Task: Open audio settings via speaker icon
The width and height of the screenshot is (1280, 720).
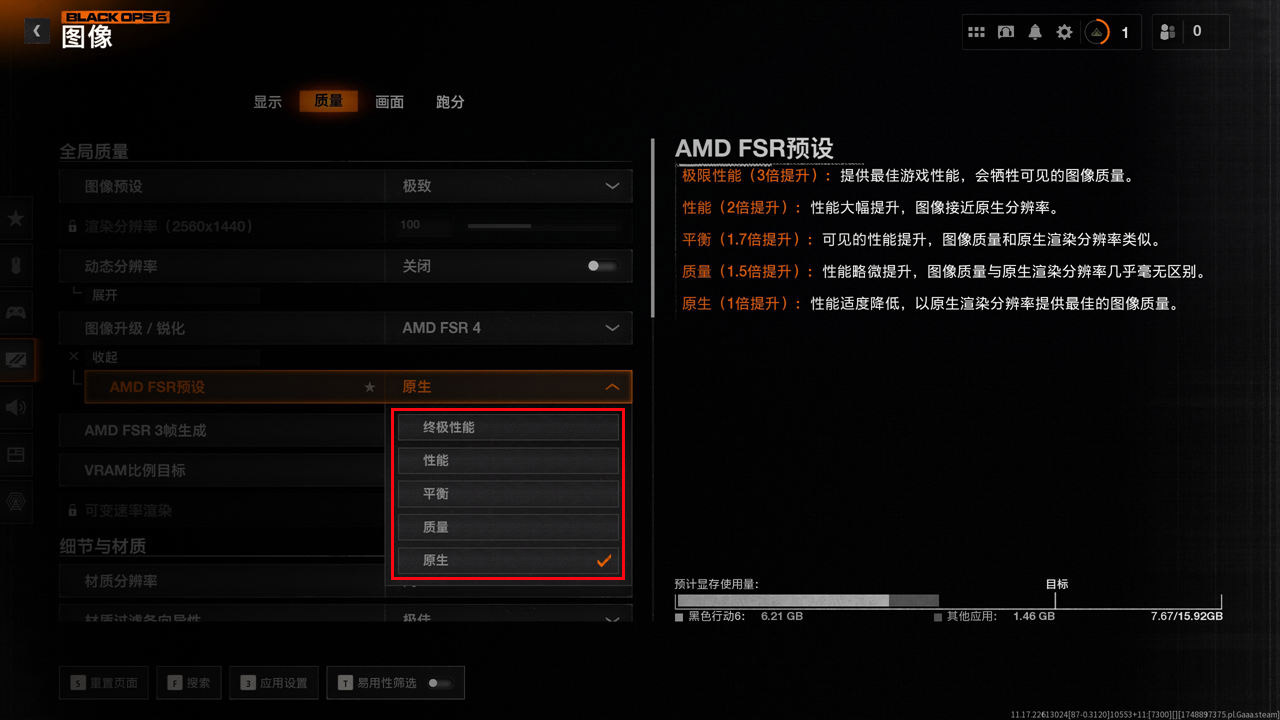Action: point(17,407)
